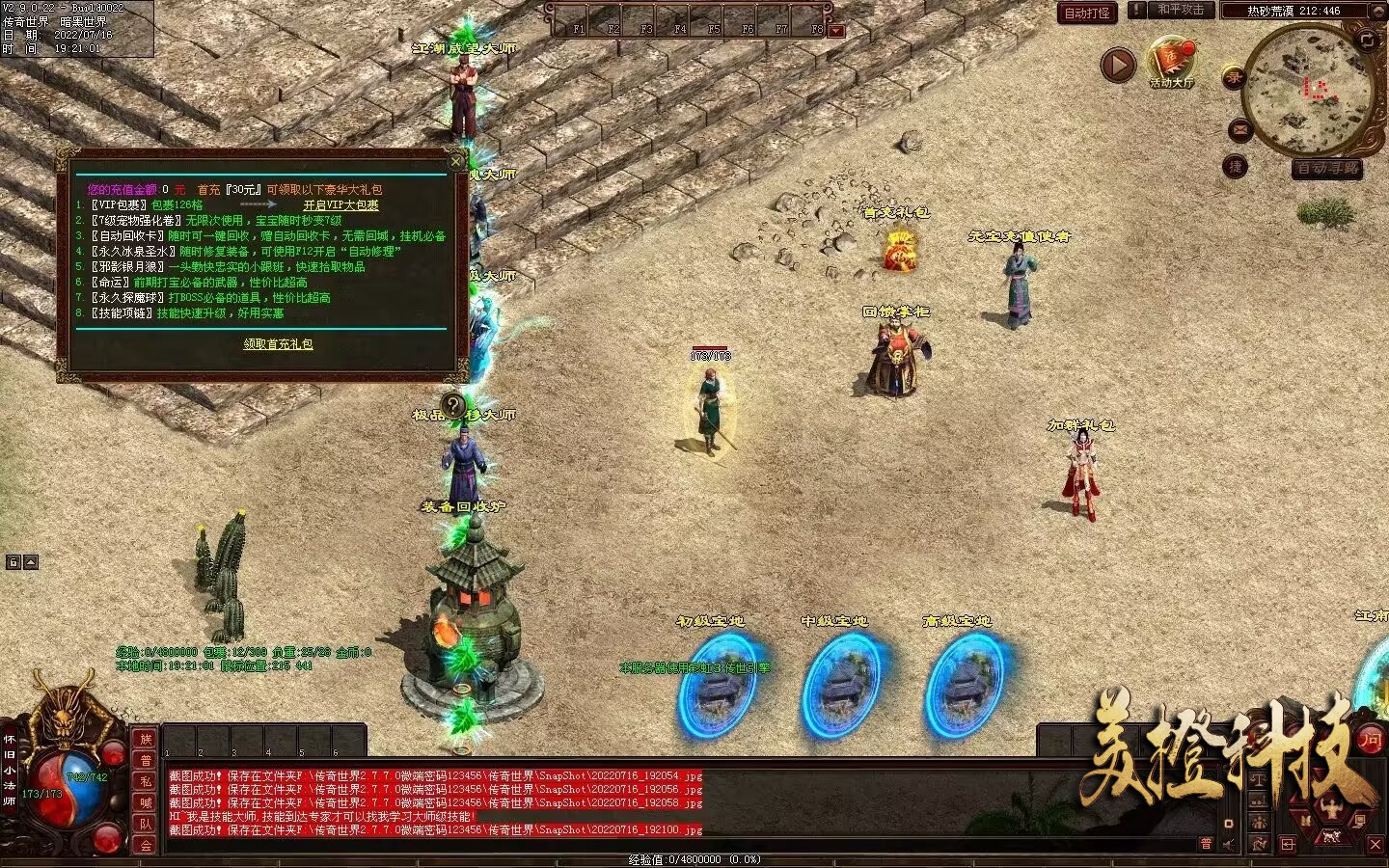Click the circular minimap
This screenshot has width=1389, height=868.
click(1309, 91)
